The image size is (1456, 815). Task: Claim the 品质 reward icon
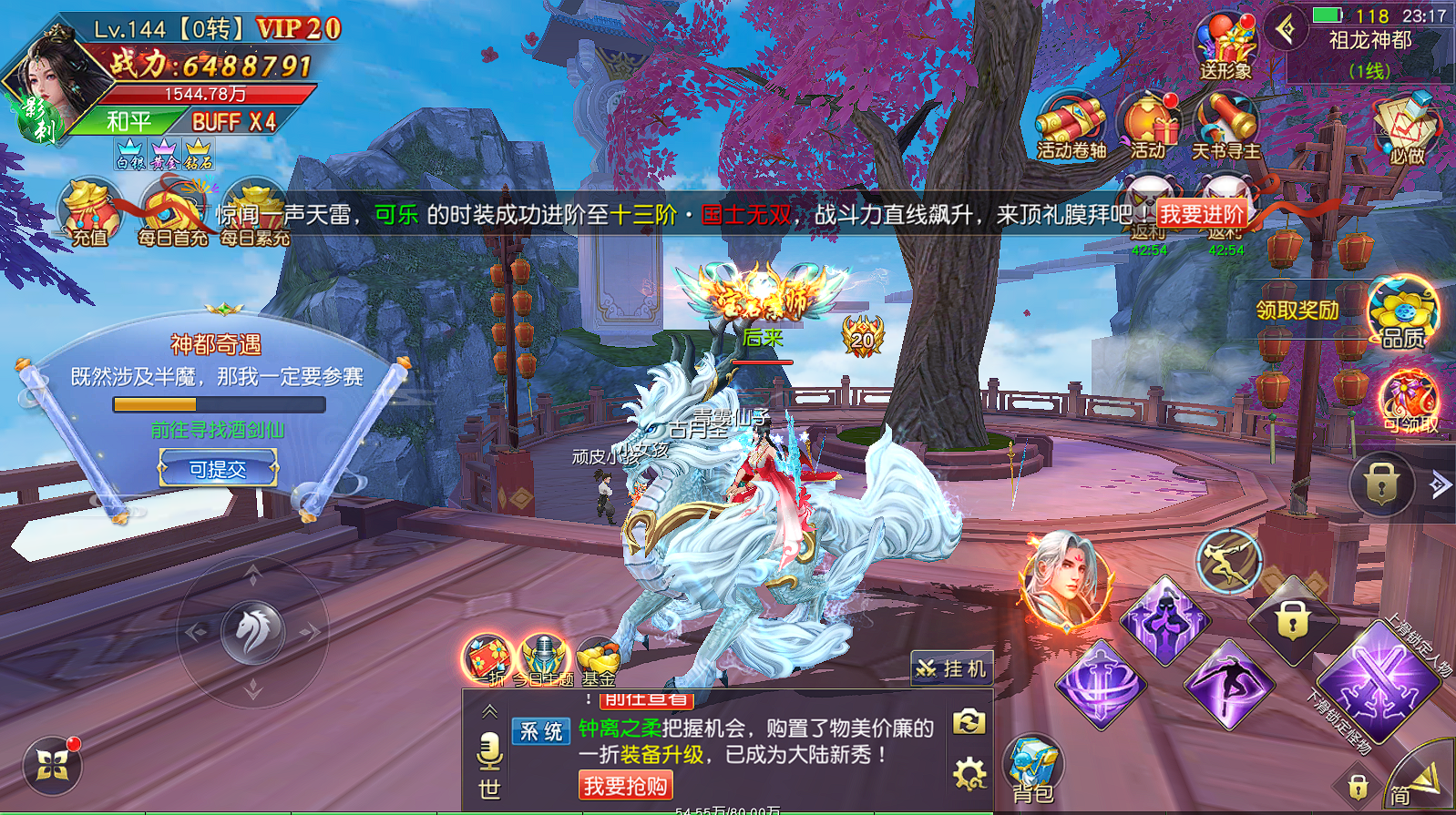click(x=1403, y=311)
